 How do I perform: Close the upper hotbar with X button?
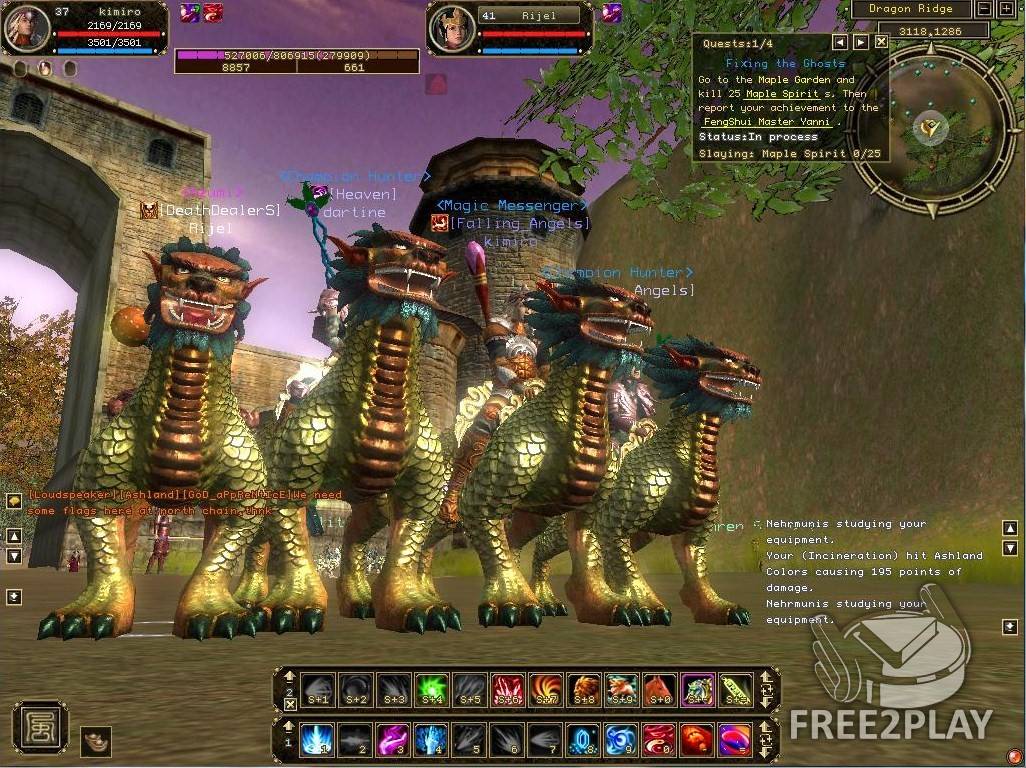coord(290,704)
